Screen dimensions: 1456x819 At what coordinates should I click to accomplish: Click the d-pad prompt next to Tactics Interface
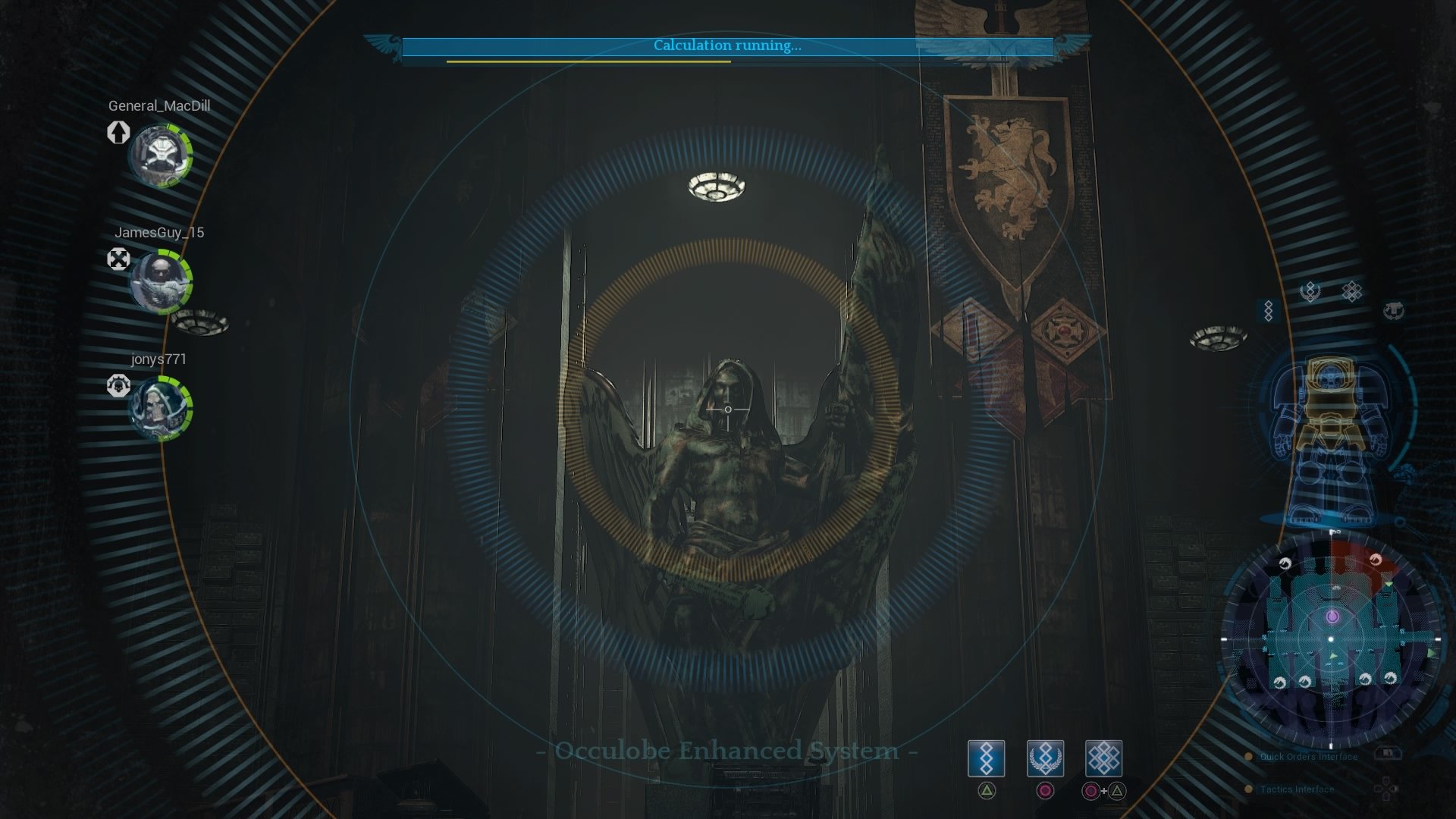[1385, 789]
